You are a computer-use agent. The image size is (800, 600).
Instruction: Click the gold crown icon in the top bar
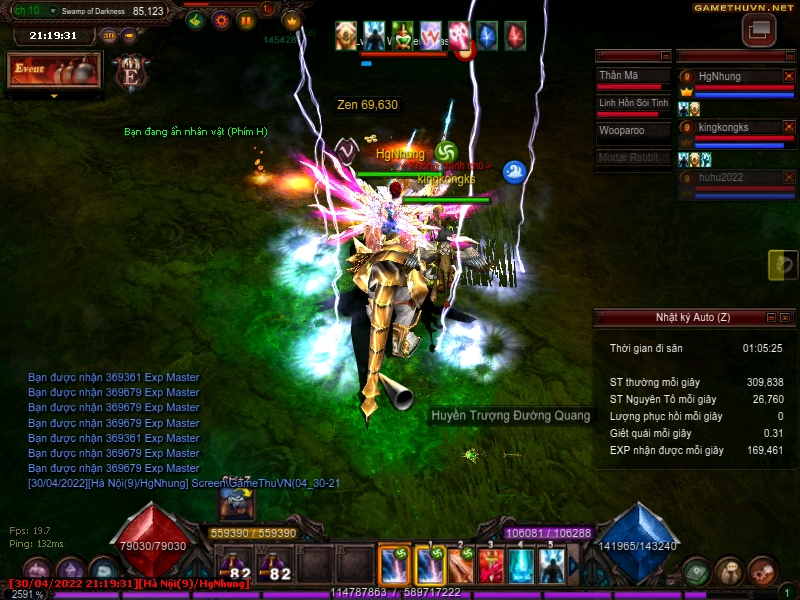(x=292, y=20)
